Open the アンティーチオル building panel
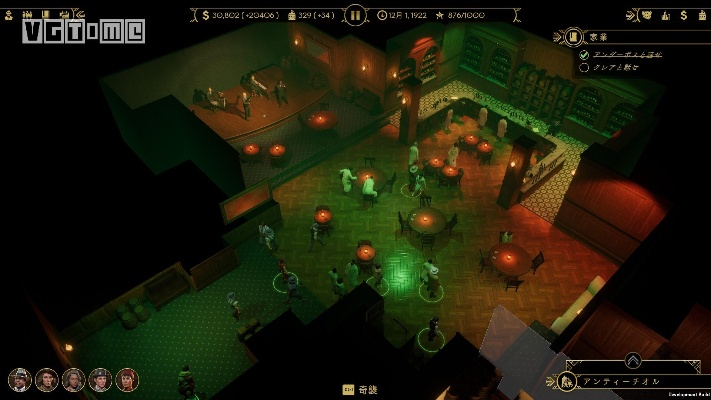Image resolution: width=711 pixels, height=400 pixels. pyautogui.click(x=630, y=382)
